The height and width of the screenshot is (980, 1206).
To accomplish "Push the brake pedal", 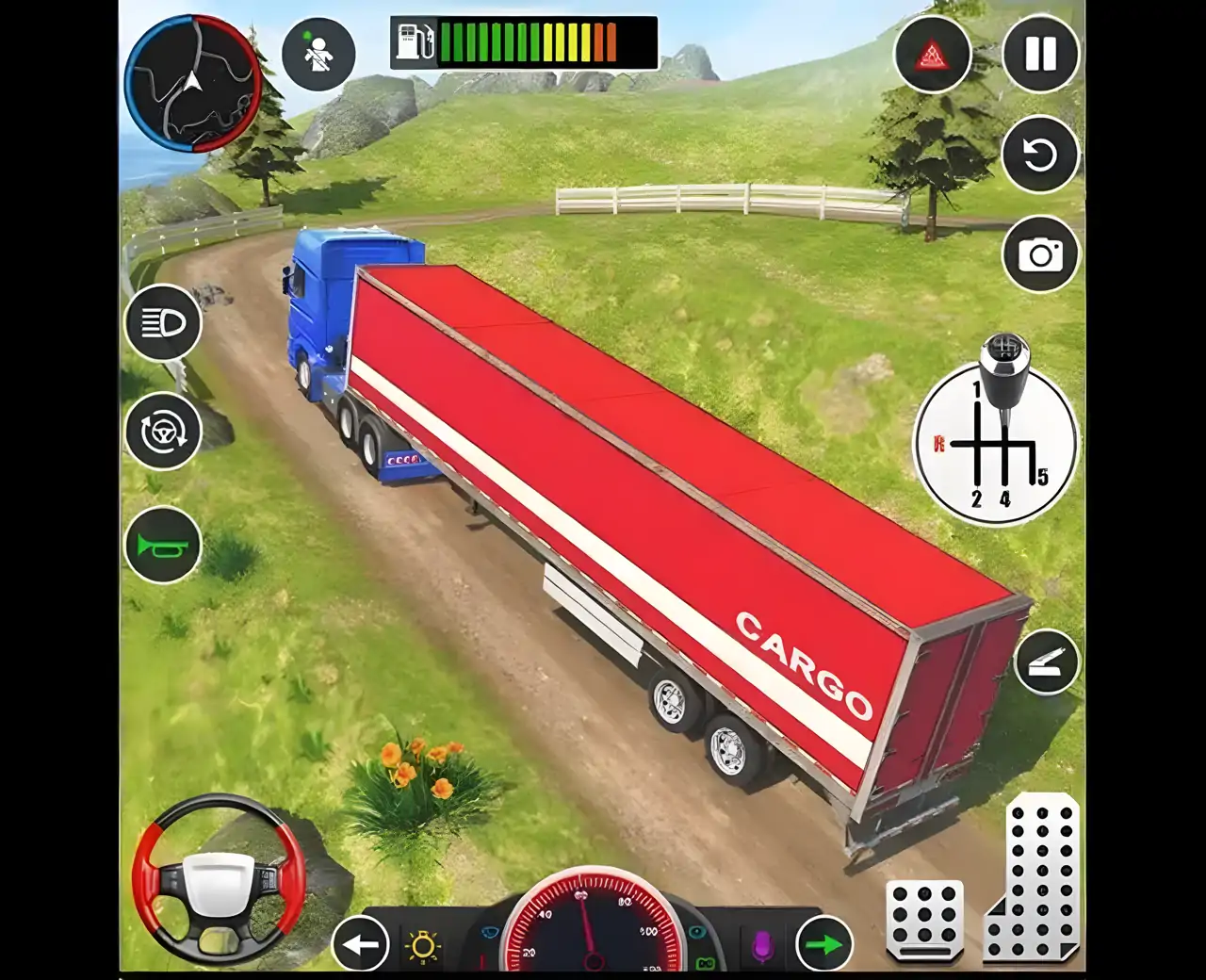I will [x=924, y=920].
